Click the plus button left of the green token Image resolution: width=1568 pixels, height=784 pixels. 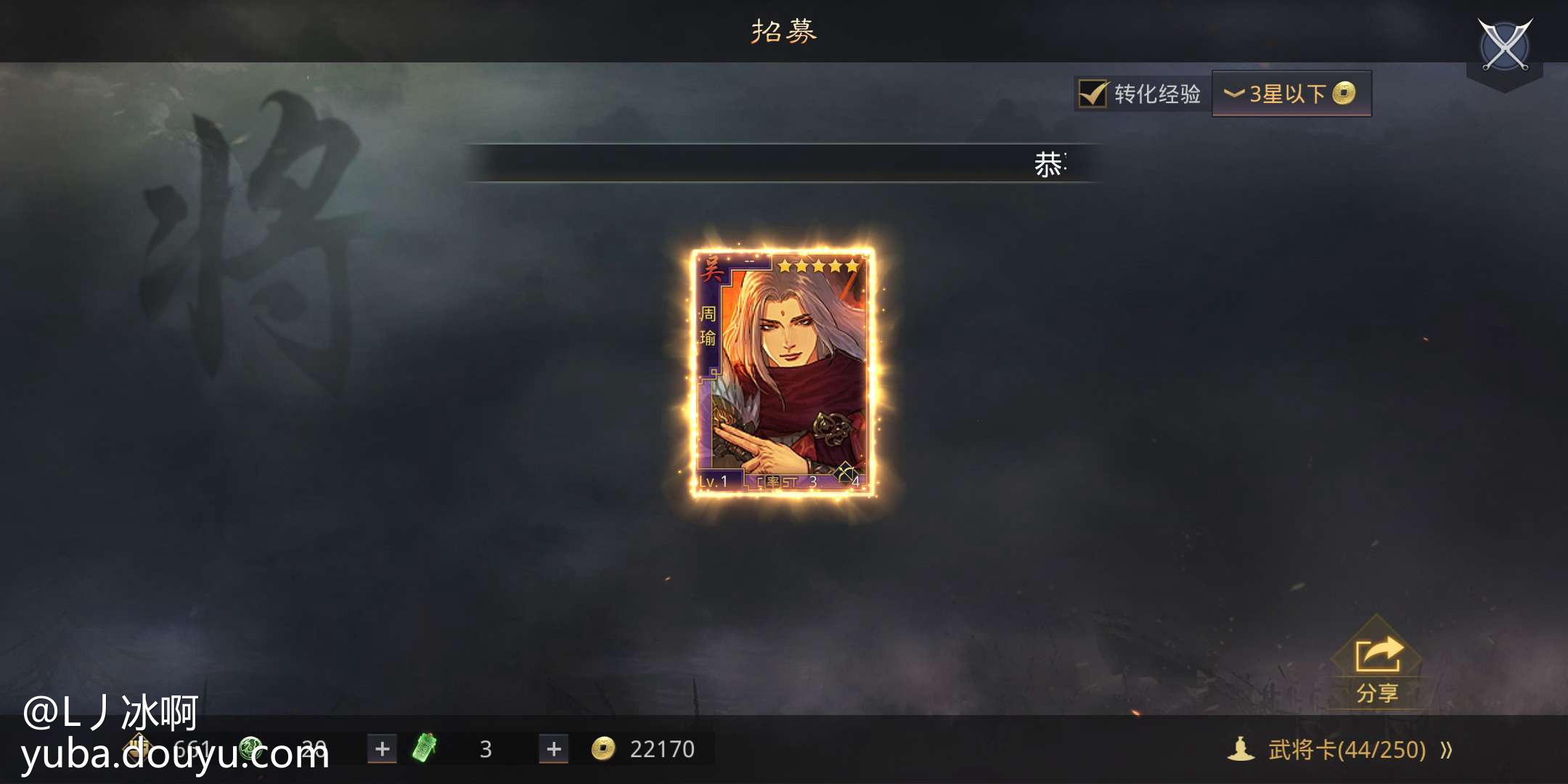382,749
